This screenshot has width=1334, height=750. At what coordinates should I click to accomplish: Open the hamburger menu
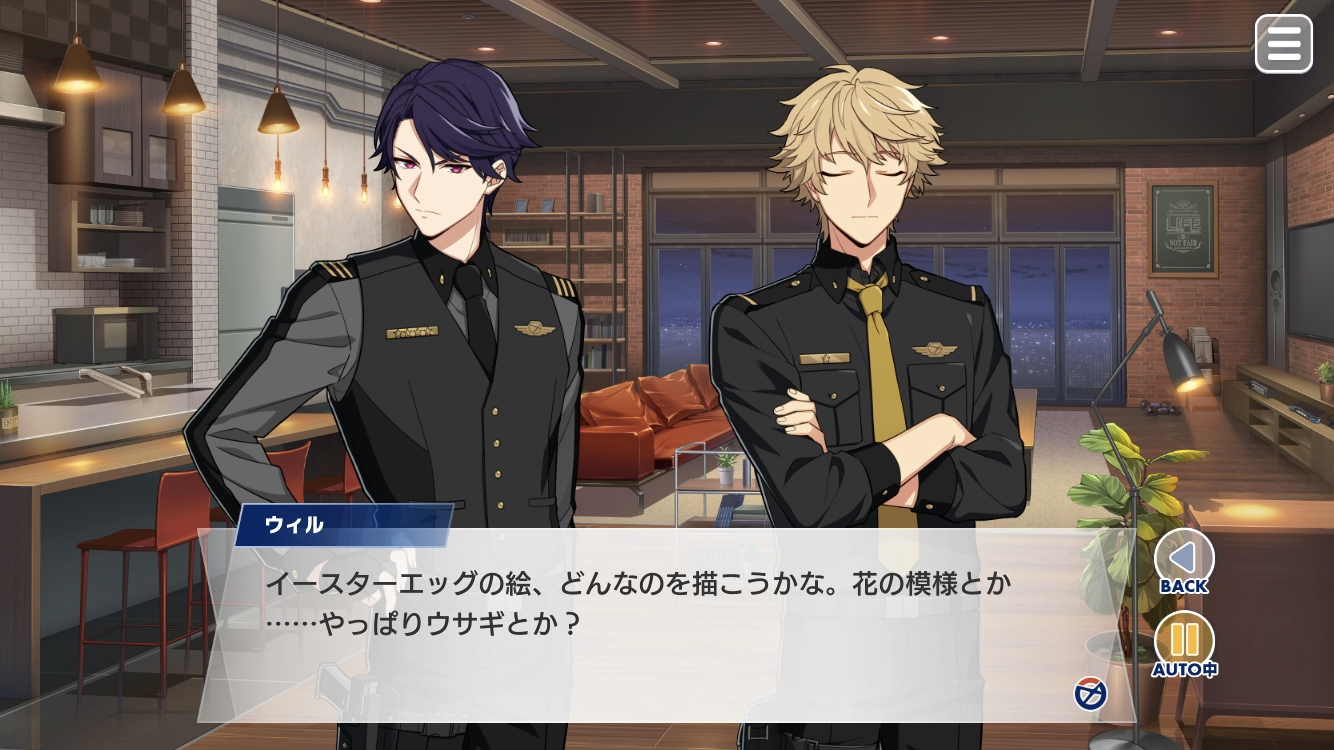[x=1283, y=44]
